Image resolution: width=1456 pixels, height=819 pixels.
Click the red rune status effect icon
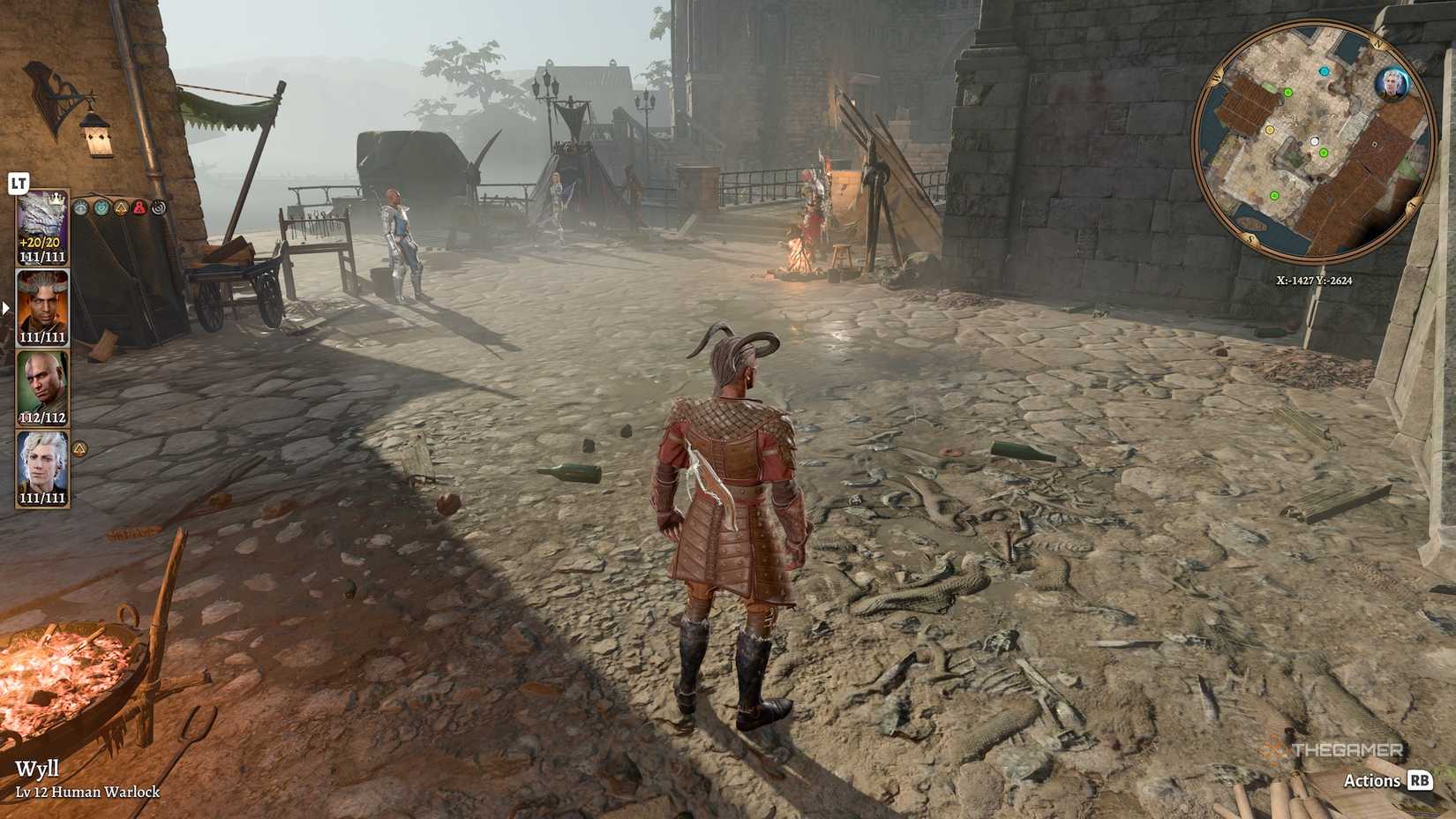[x=140, y=209]
